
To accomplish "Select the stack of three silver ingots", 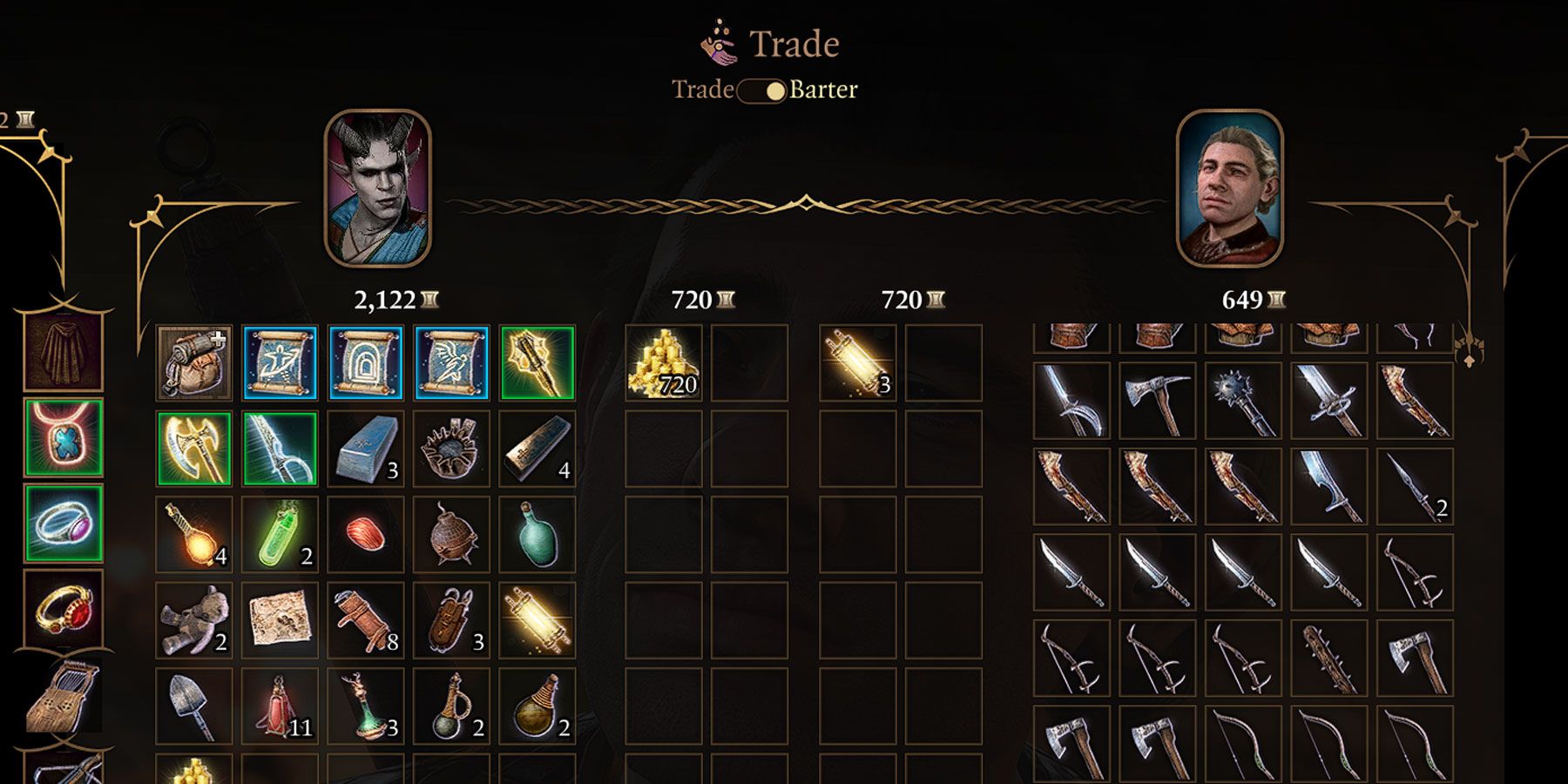I will [x=364, y=449].
